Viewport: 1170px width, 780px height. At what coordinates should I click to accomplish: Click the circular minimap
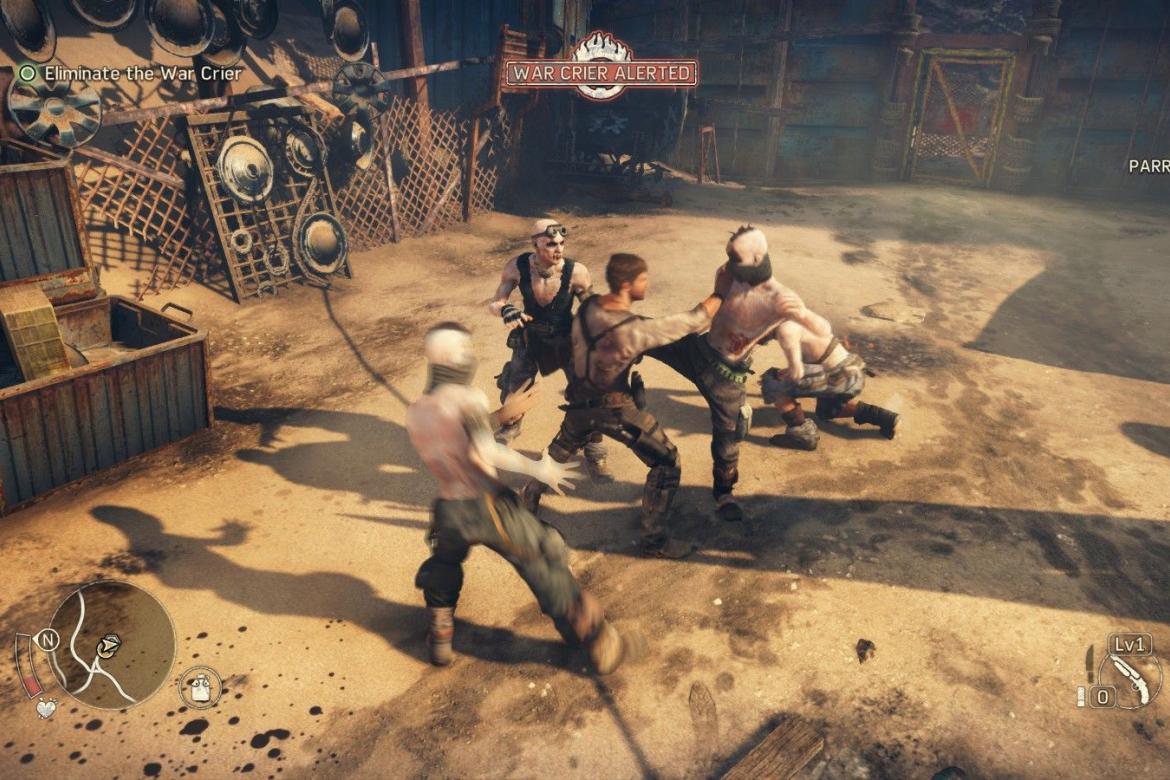[112, 645]
